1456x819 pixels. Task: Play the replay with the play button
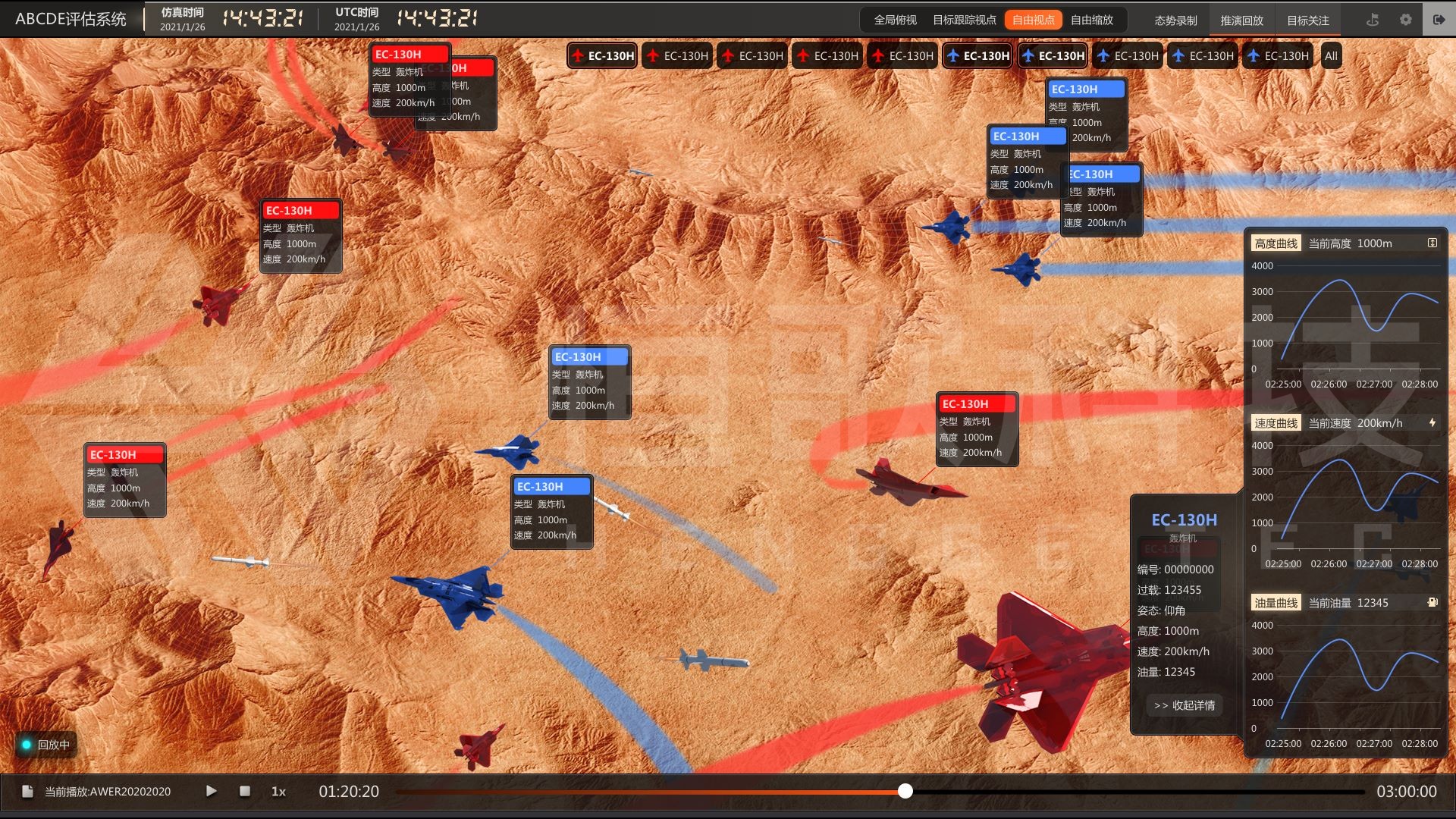click(212, 791)
